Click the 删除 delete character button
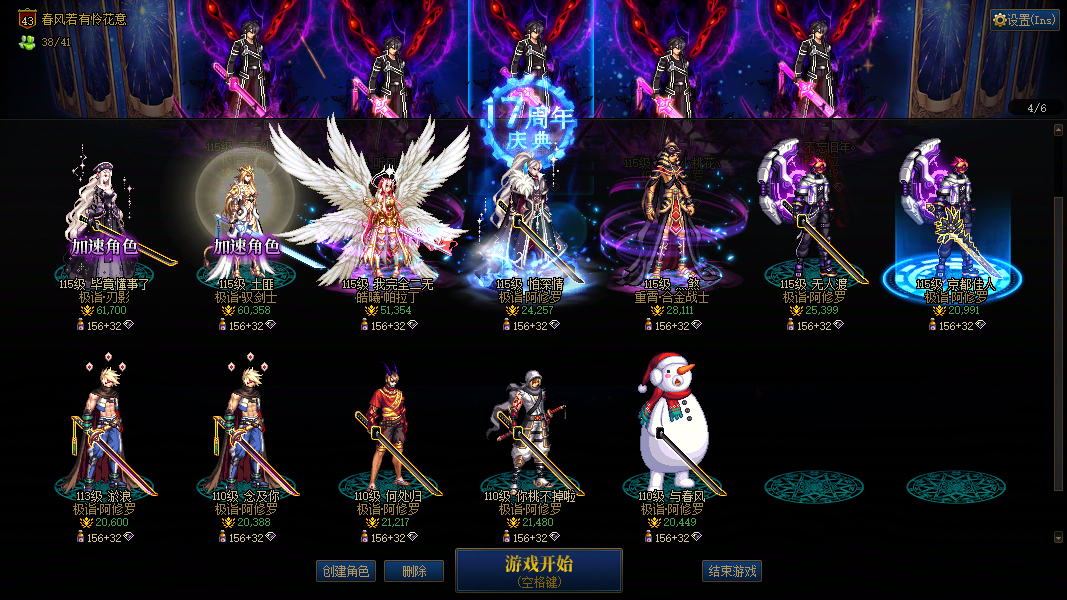 click(414, 571)
